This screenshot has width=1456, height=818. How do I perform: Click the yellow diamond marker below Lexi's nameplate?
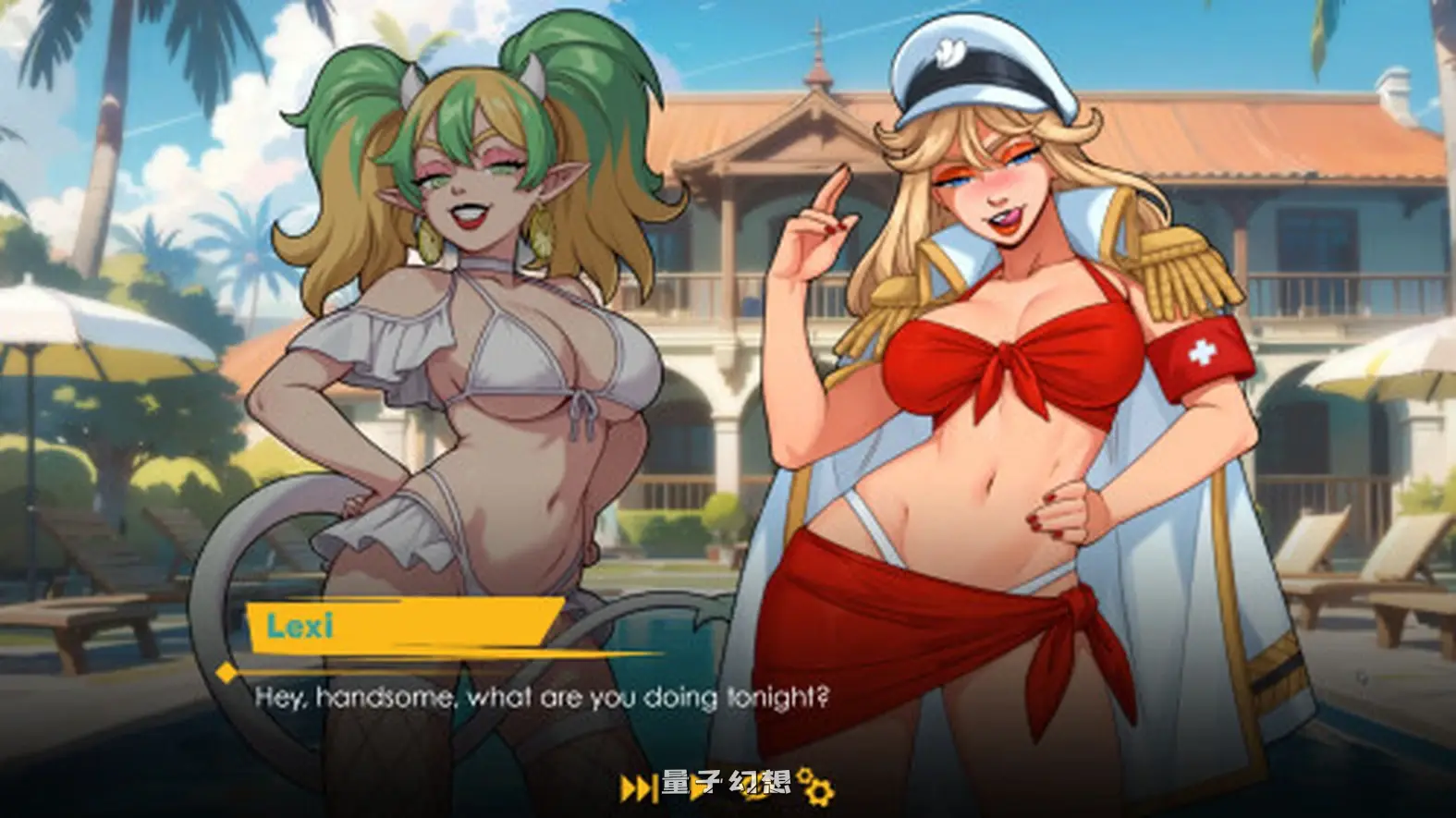click(225, 673)
